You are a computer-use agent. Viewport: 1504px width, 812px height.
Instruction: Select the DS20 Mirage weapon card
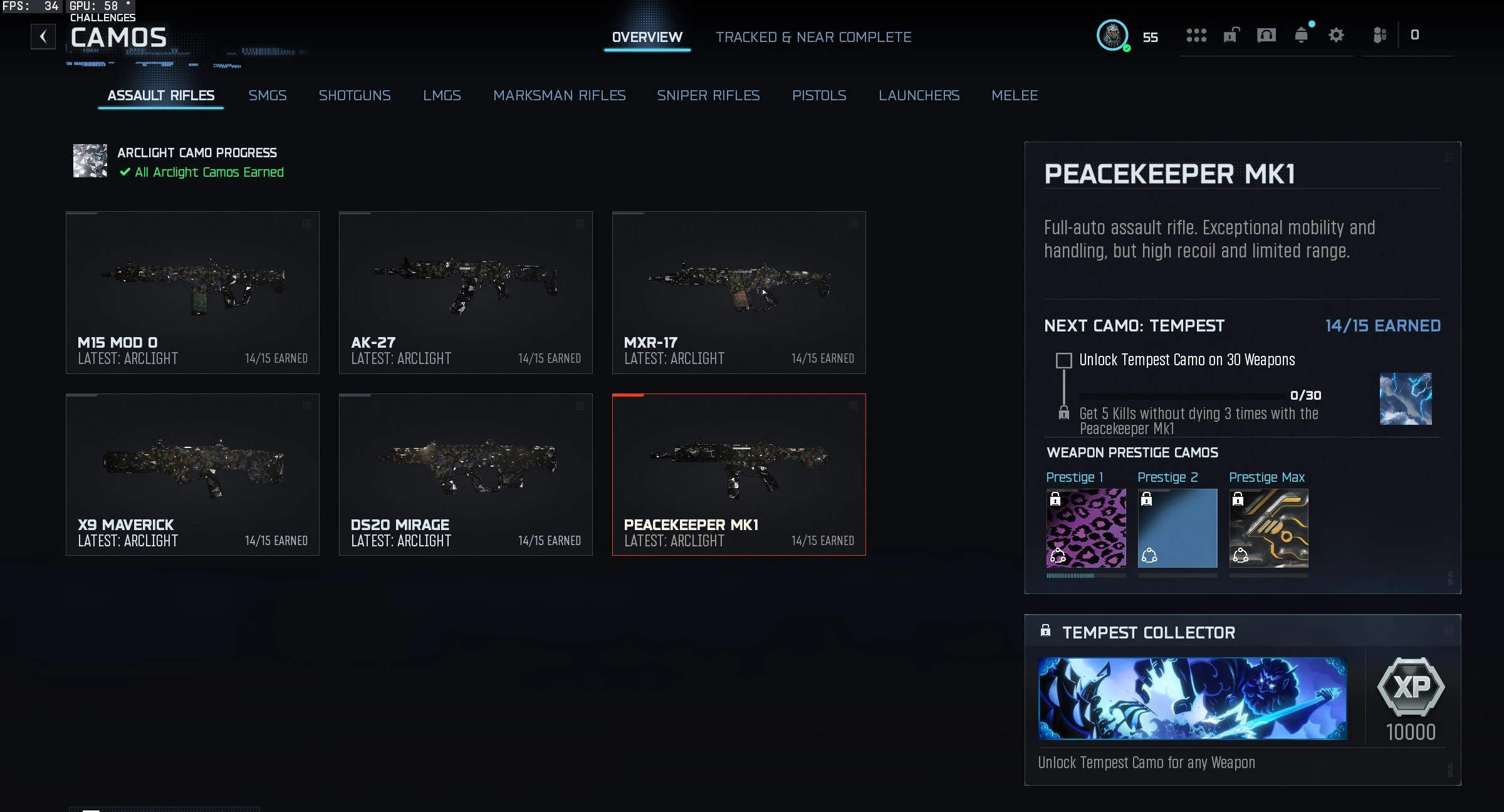(466, 474)
